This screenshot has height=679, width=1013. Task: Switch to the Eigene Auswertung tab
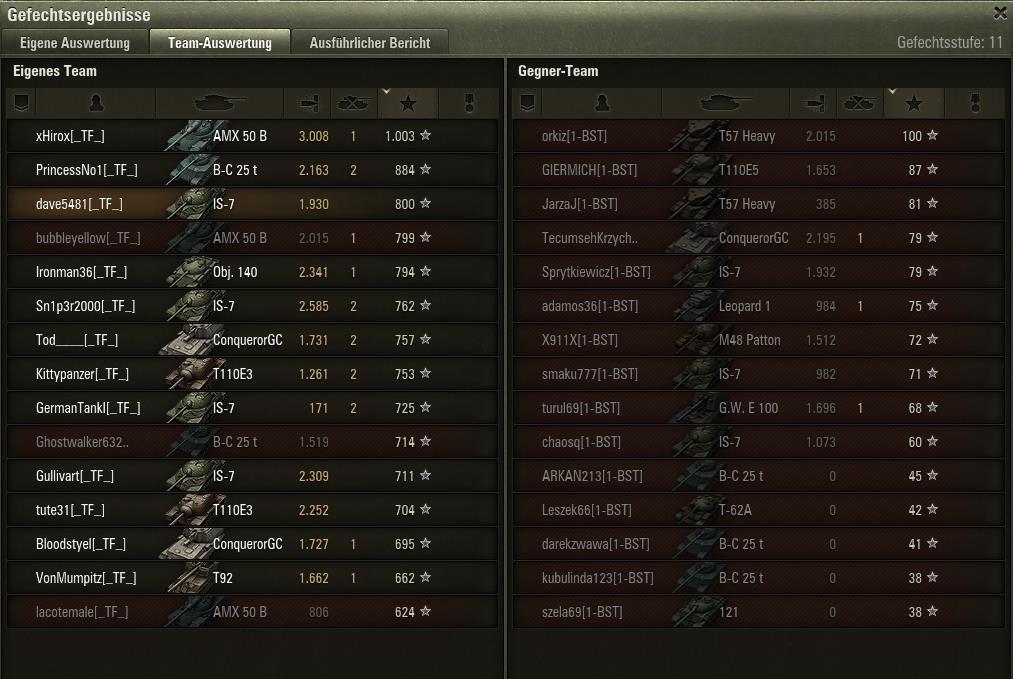pyautogui.click(x=75, y=43)
